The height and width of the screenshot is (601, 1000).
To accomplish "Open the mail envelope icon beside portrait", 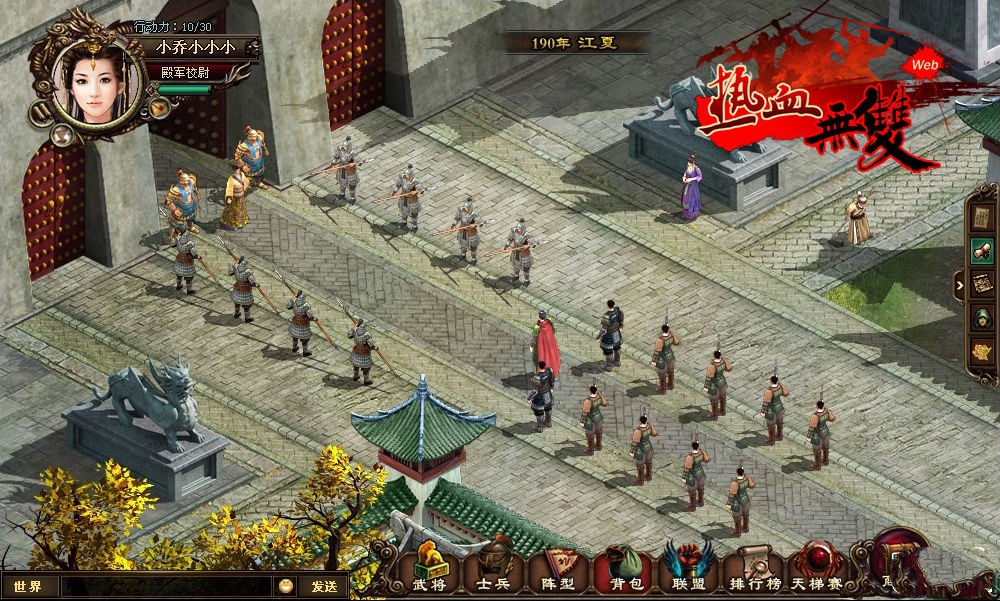I will coord(159,106).
